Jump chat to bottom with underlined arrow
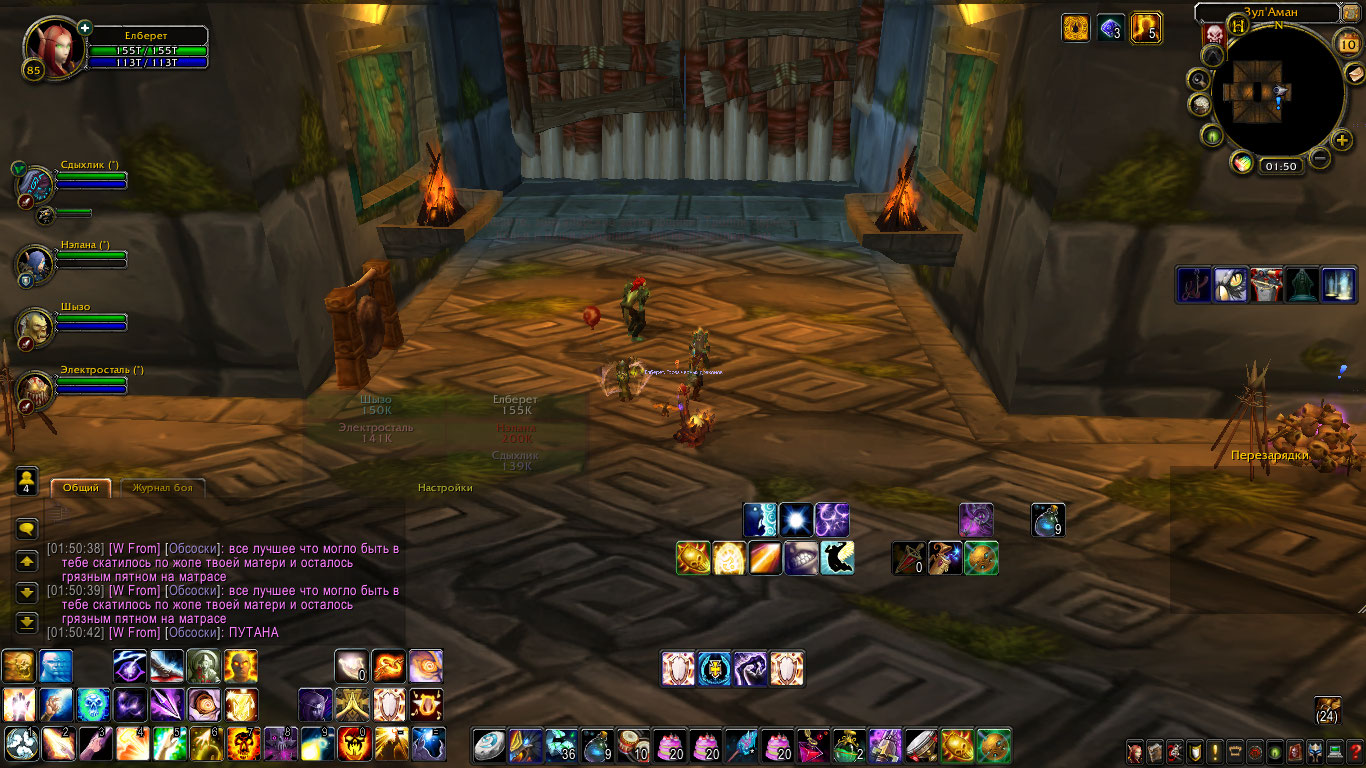 tap(27, 622)
